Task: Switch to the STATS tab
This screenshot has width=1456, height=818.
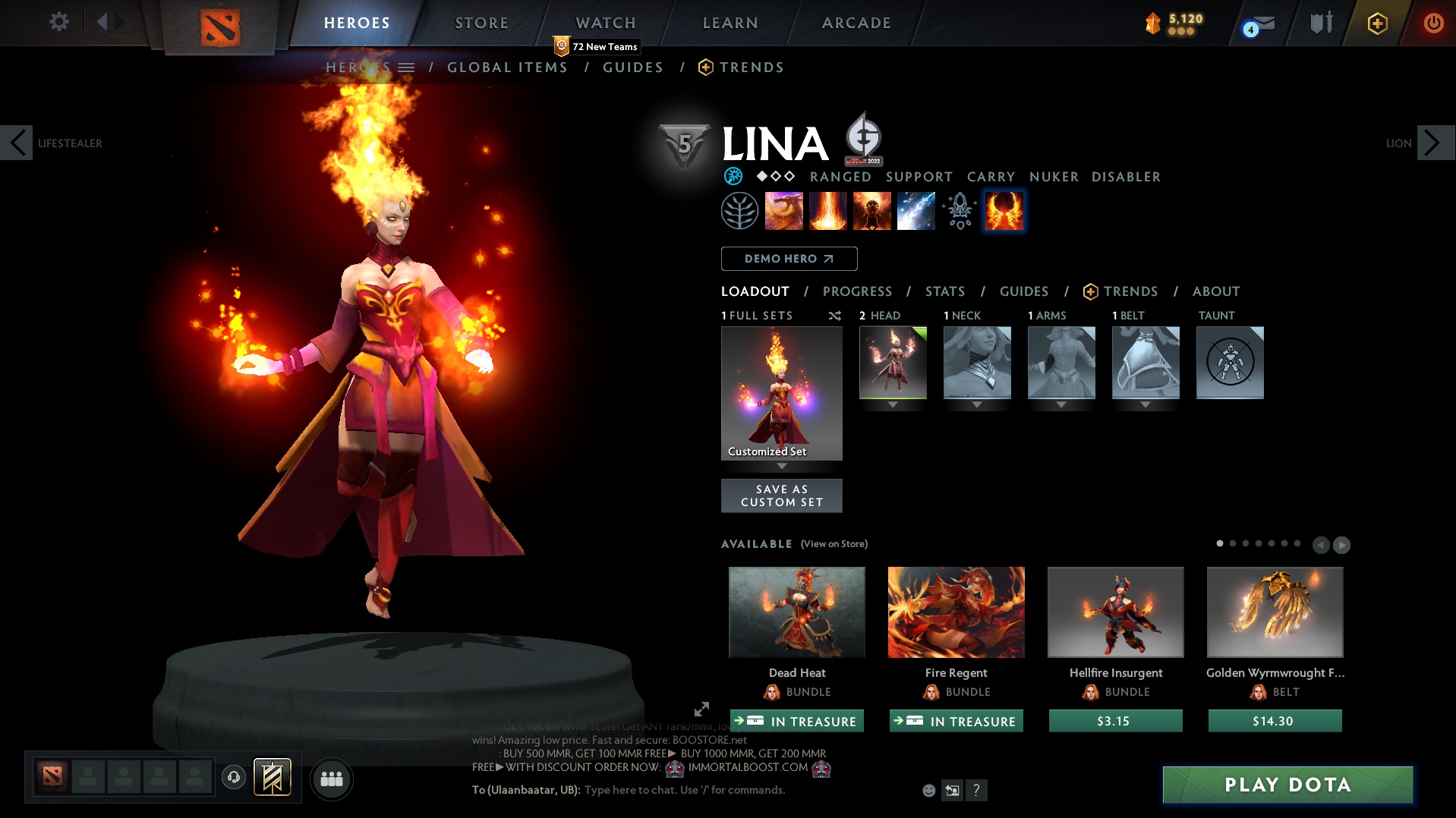Action: [944, 291]
